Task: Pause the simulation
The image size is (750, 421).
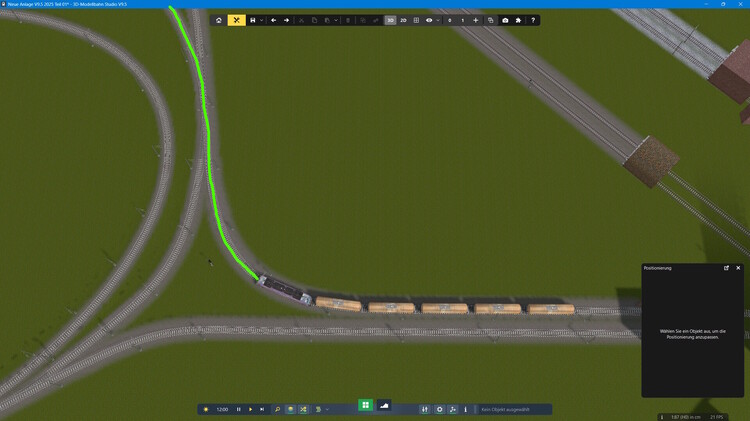Action: [x=238, y=409]
